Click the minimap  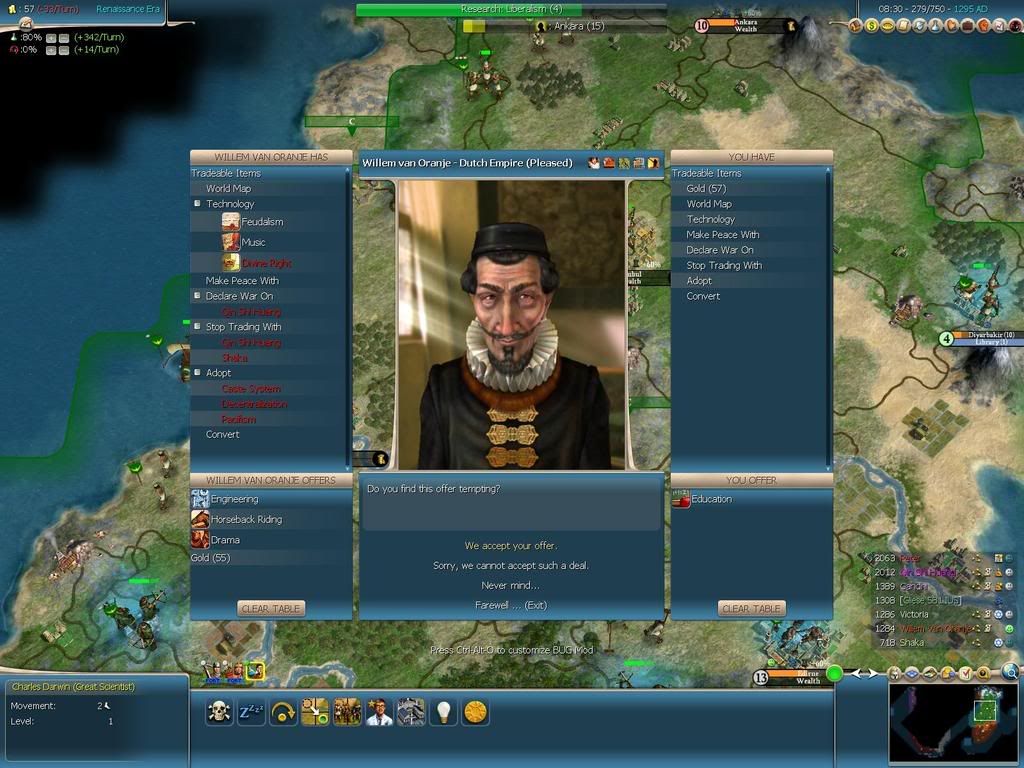(x=953, y=718)
